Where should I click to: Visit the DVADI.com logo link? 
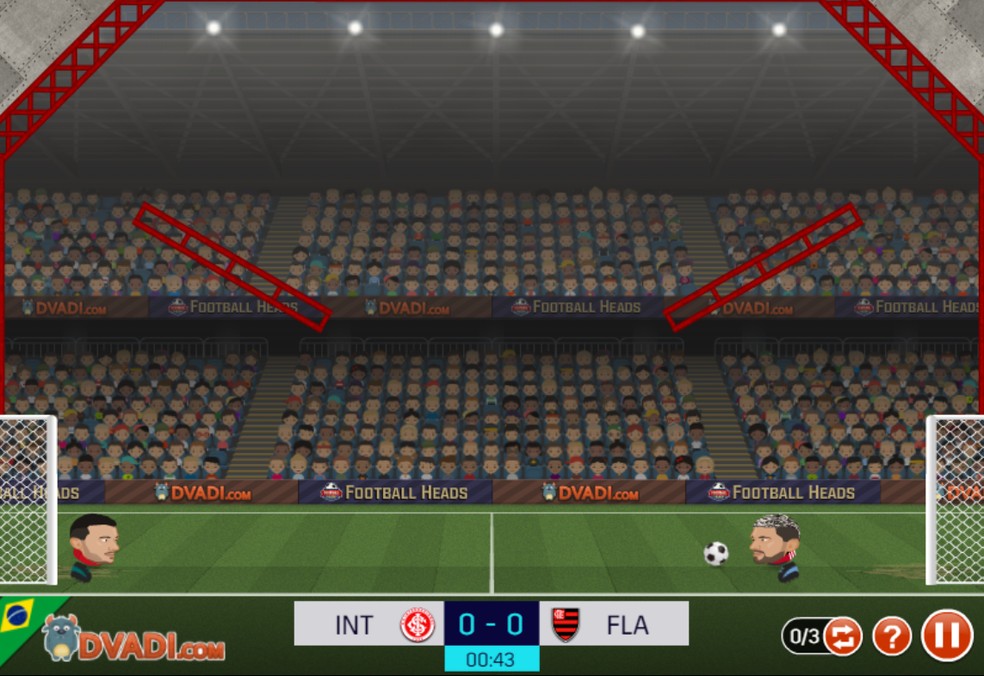coord(134,639)
